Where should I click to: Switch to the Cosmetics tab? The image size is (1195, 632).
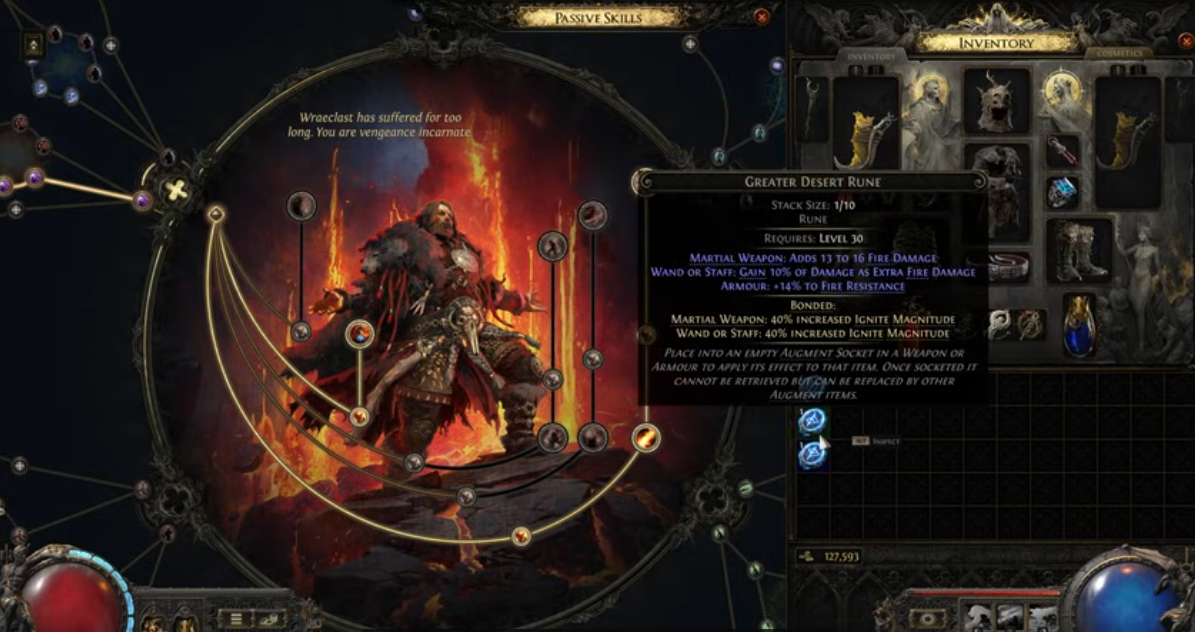point(1118,53)
